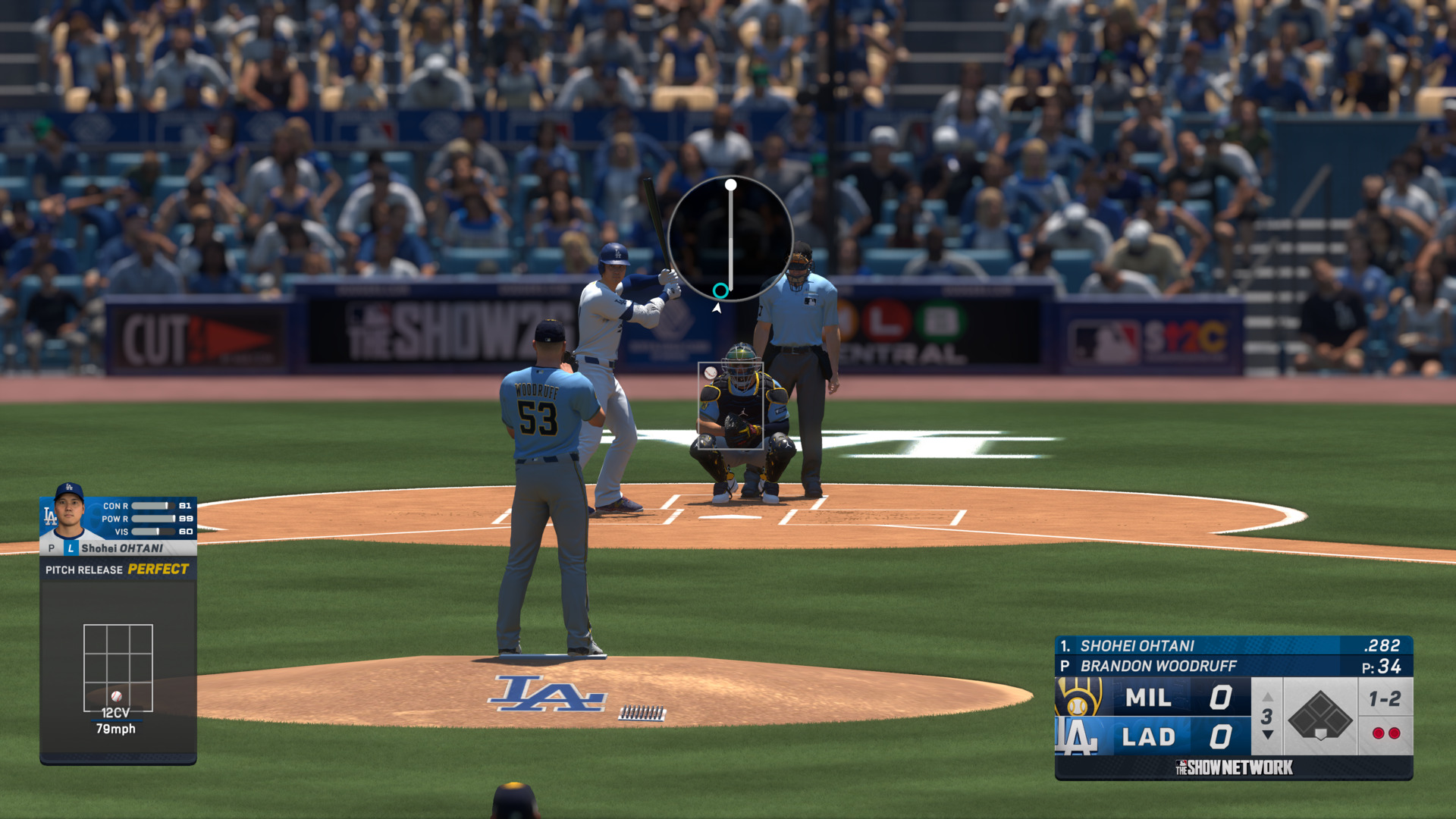The image size is (1456, 819).
Task: Click the base runner diamond on the scoreboard
Action: click(1319, 716)
